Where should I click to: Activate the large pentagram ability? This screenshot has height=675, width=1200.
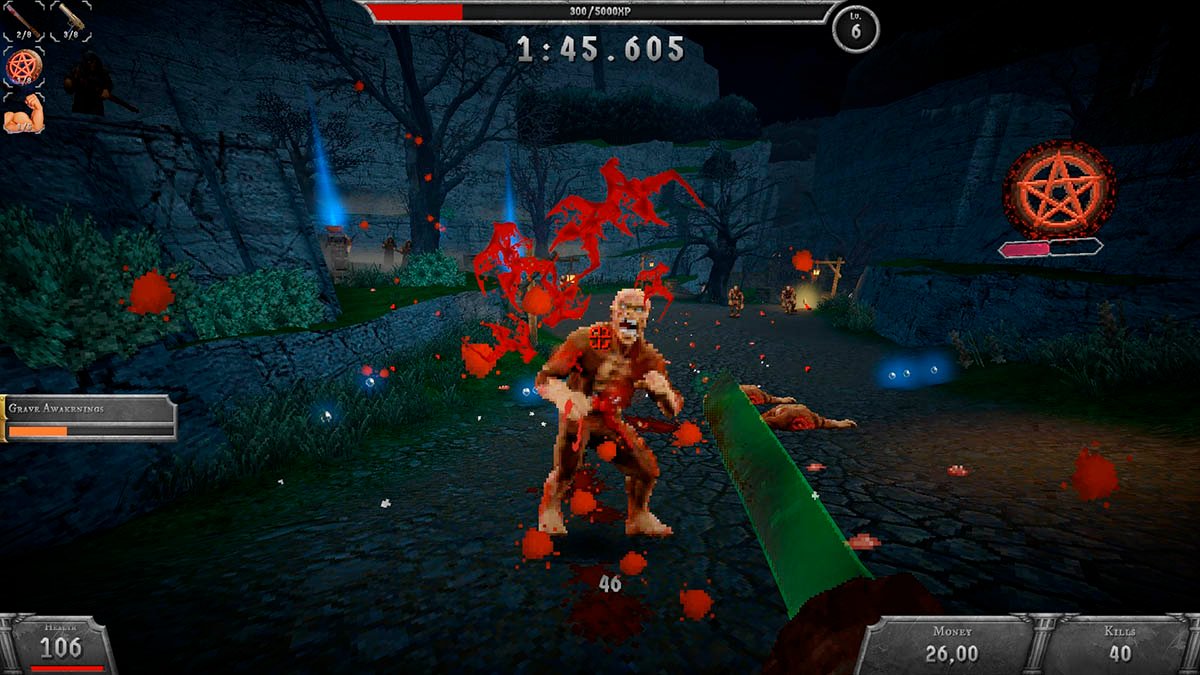1059,190
